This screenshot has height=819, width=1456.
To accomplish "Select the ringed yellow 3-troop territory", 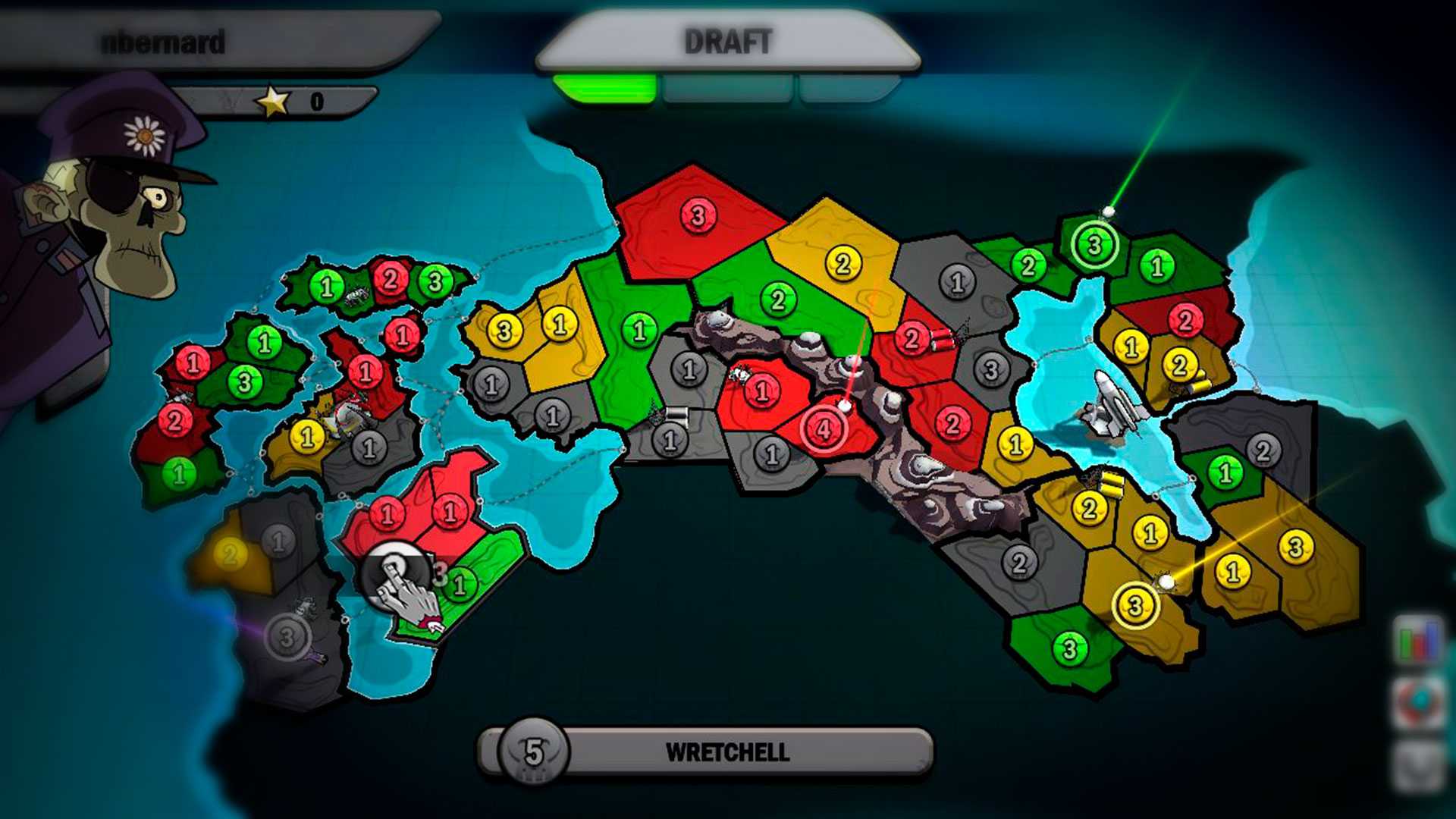I will click(1135, 605).
